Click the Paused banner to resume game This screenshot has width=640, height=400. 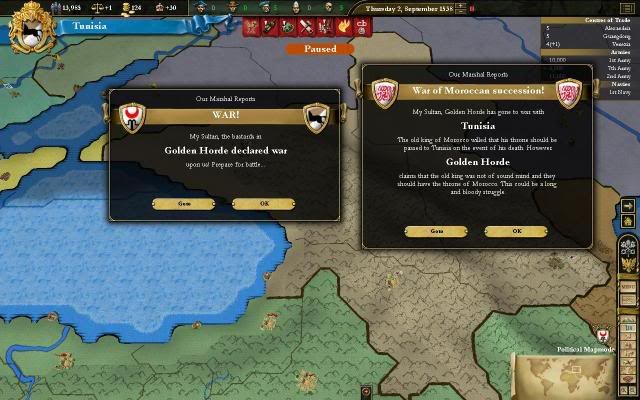319,48
